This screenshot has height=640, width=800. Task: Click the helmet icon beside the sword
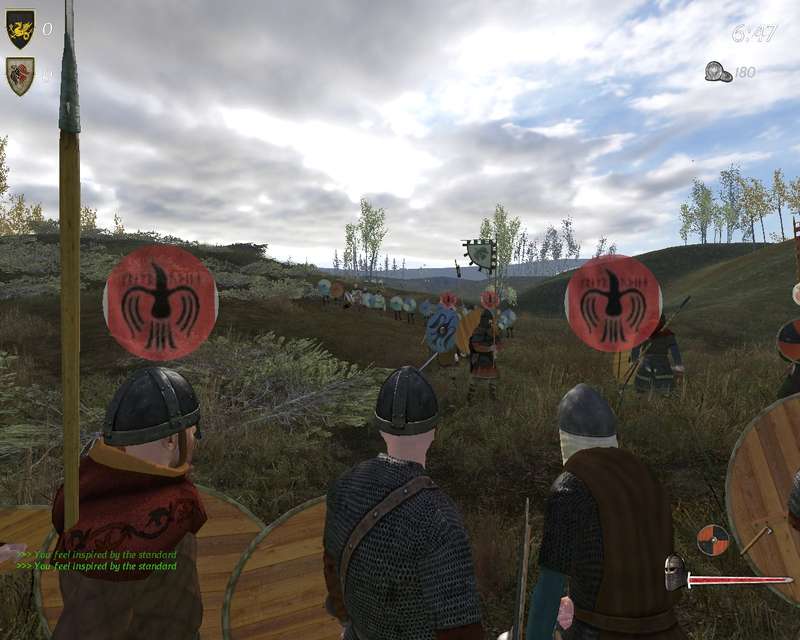(675, 573)
